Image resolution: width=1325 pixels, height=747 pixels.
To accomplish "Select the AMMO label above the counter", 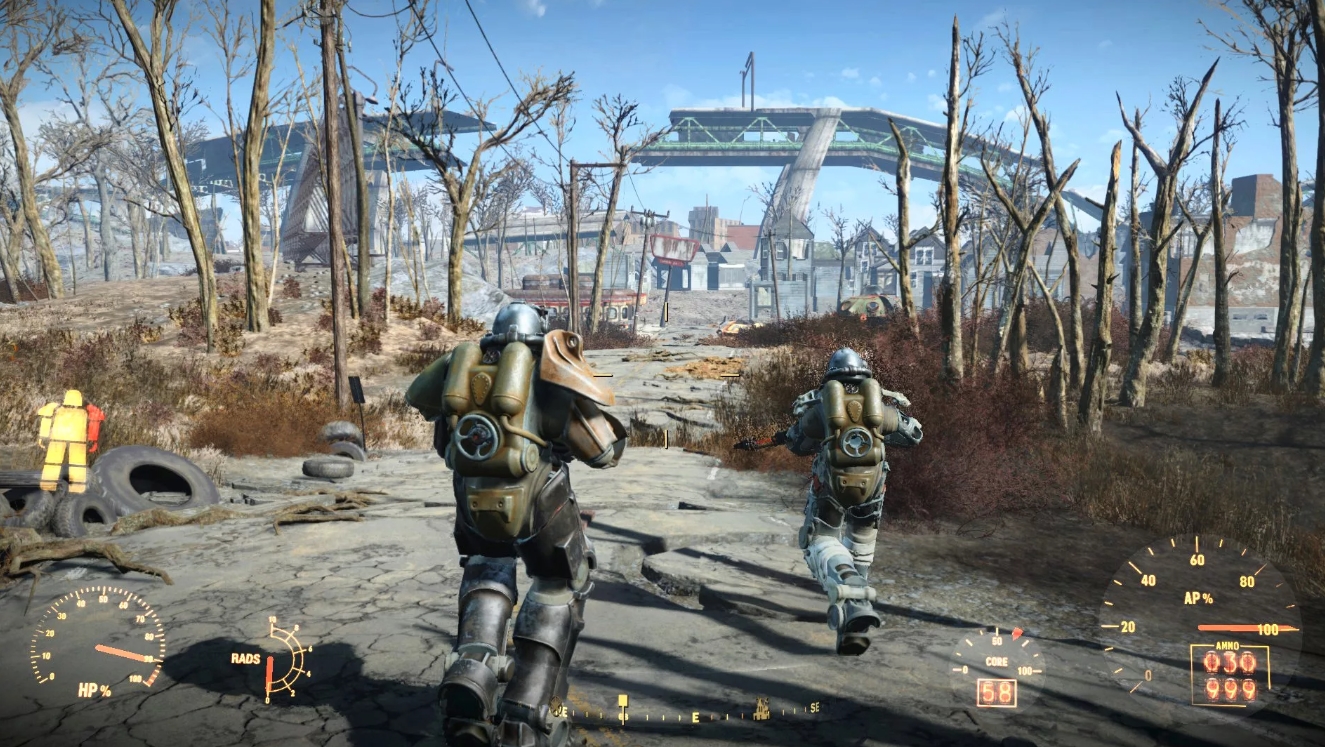I will (1226, 645).
